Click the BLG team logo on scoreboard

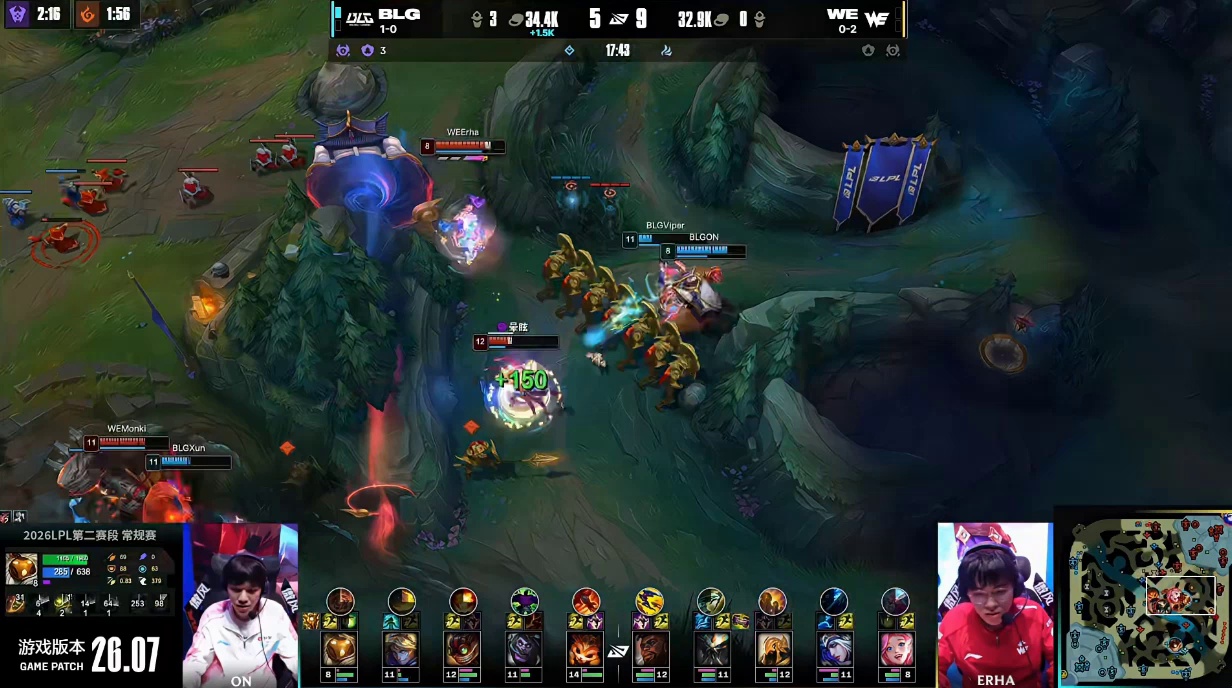click(x=358, y=17)
